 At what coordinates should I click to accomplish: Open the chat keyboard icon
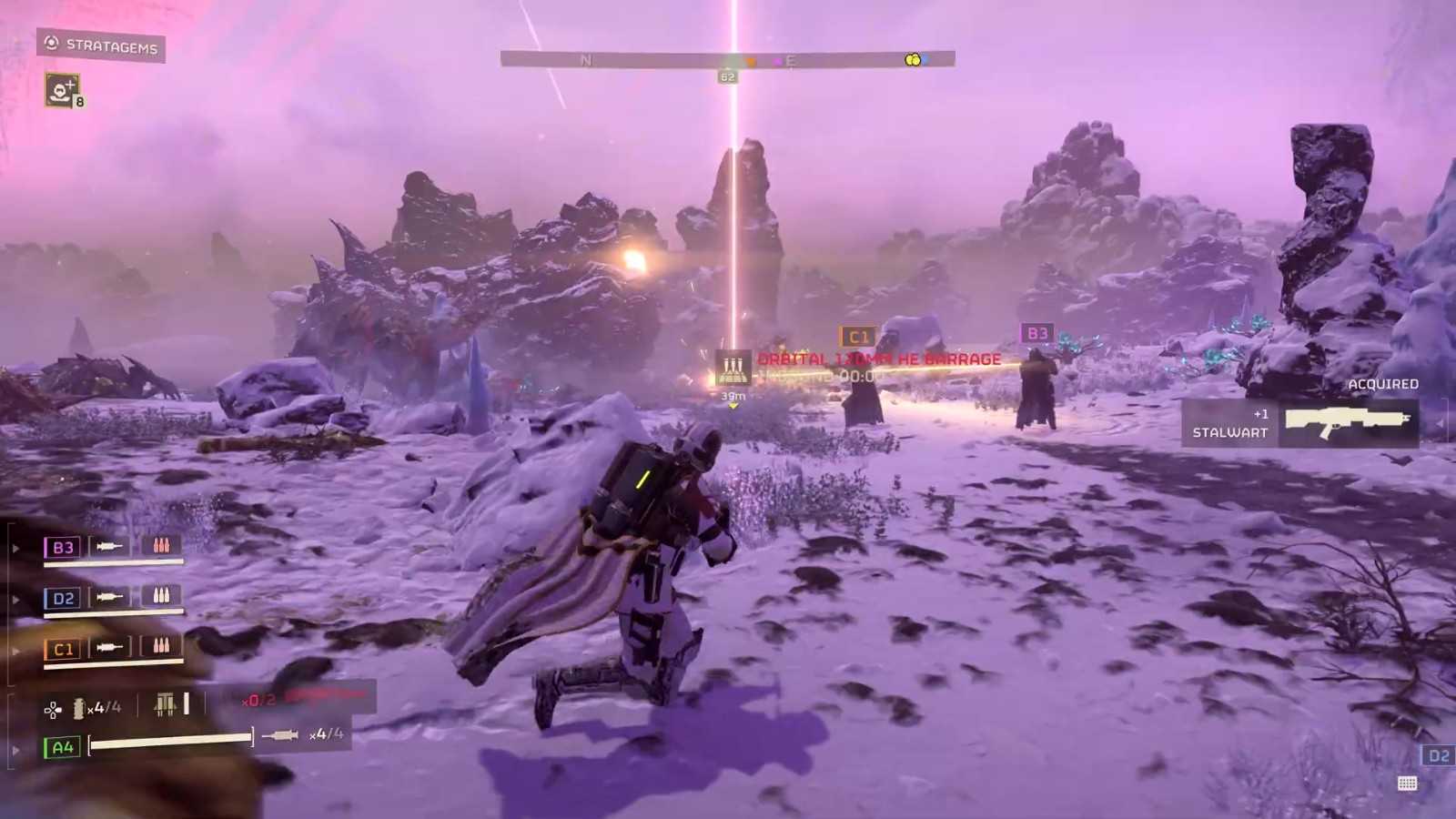tap(1407, 784)
